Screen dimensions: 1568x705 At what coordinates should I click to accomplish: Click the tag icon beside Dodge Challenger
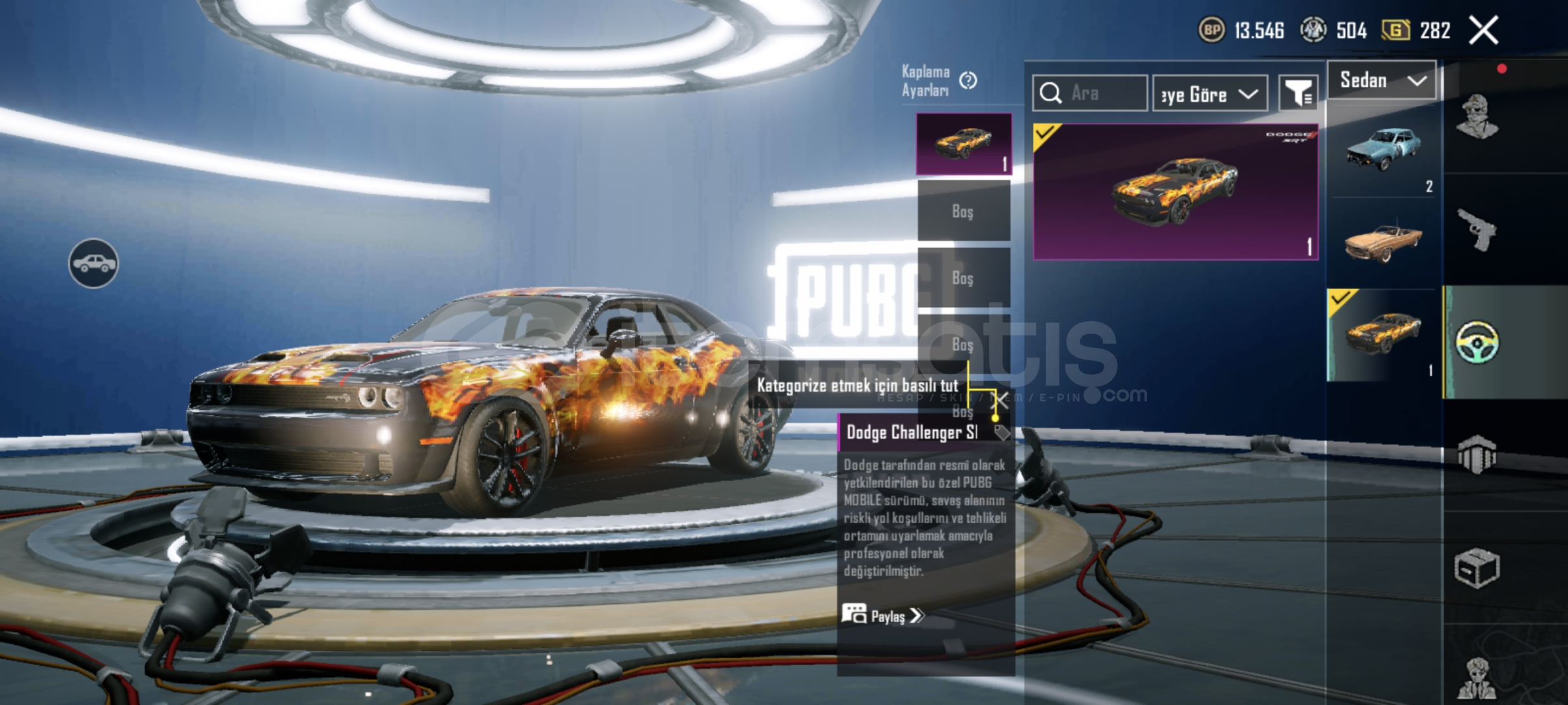pos(1001,432)
